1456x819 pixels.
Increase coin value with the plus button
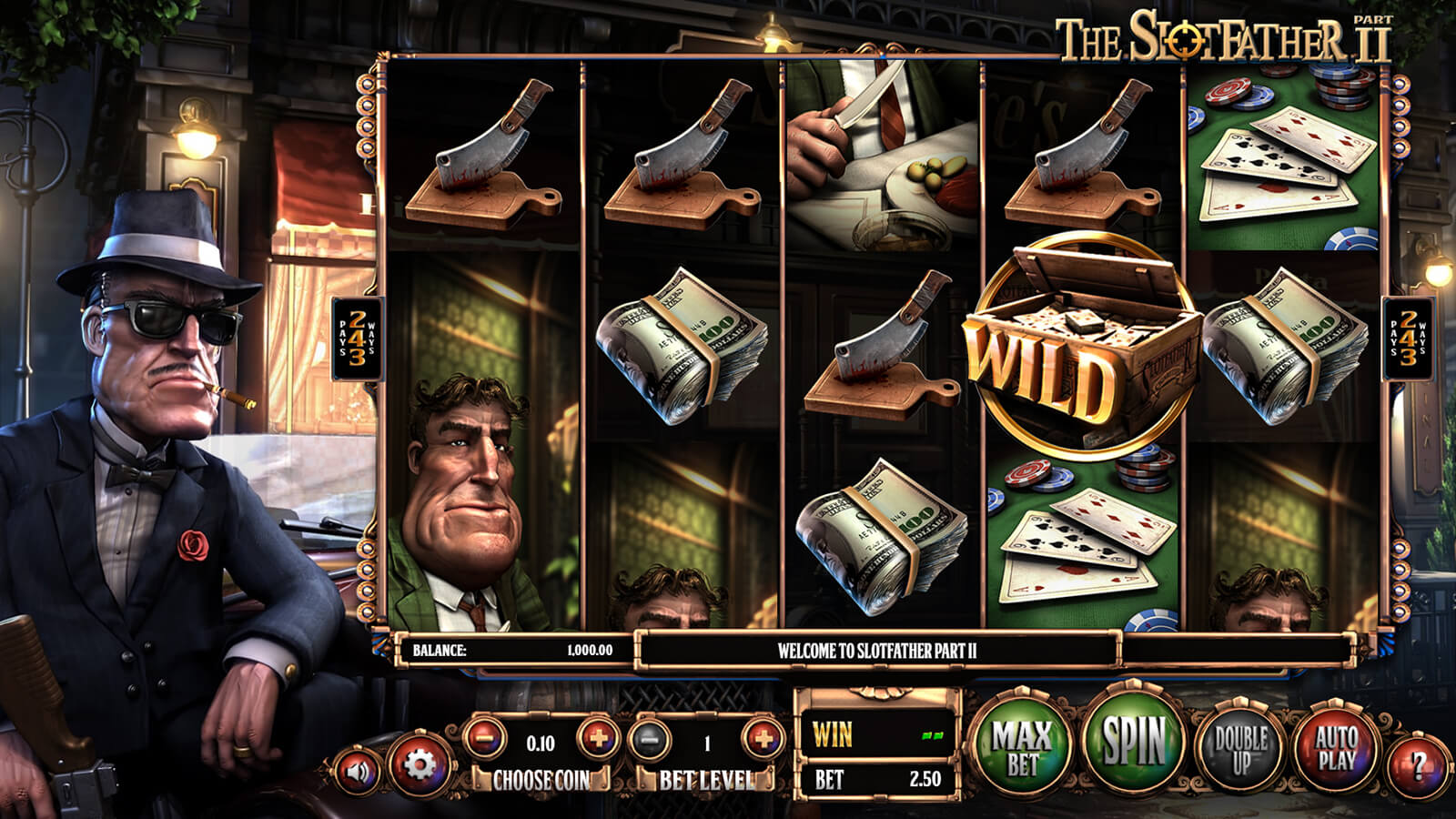click(596, 738)
